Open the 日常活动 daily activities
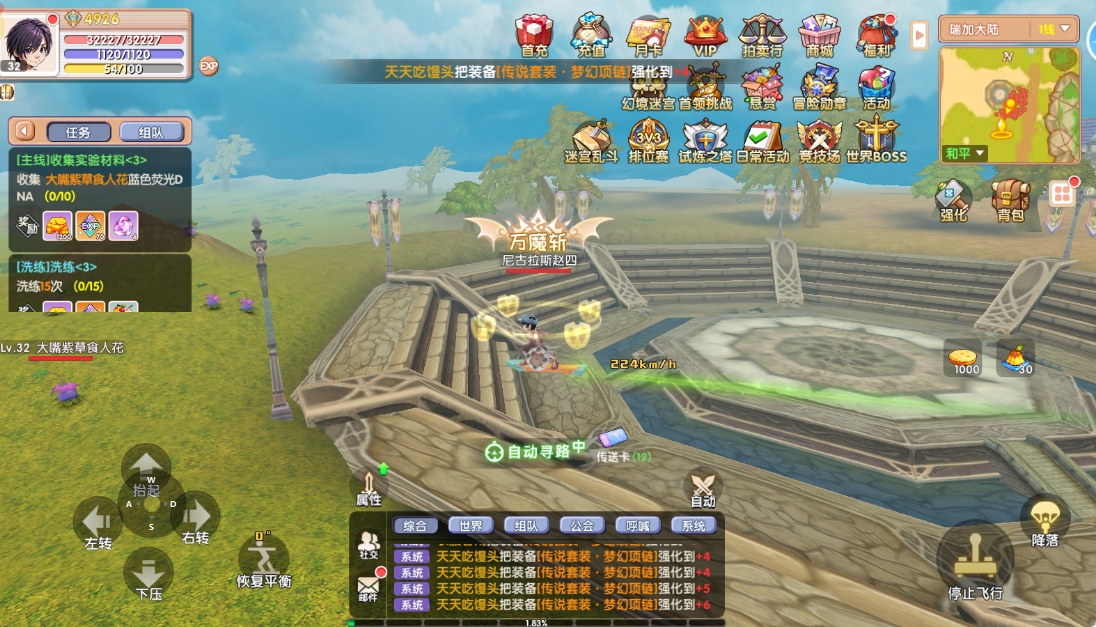This screenshot has width=1096, height=627. [x=762, y=139]
